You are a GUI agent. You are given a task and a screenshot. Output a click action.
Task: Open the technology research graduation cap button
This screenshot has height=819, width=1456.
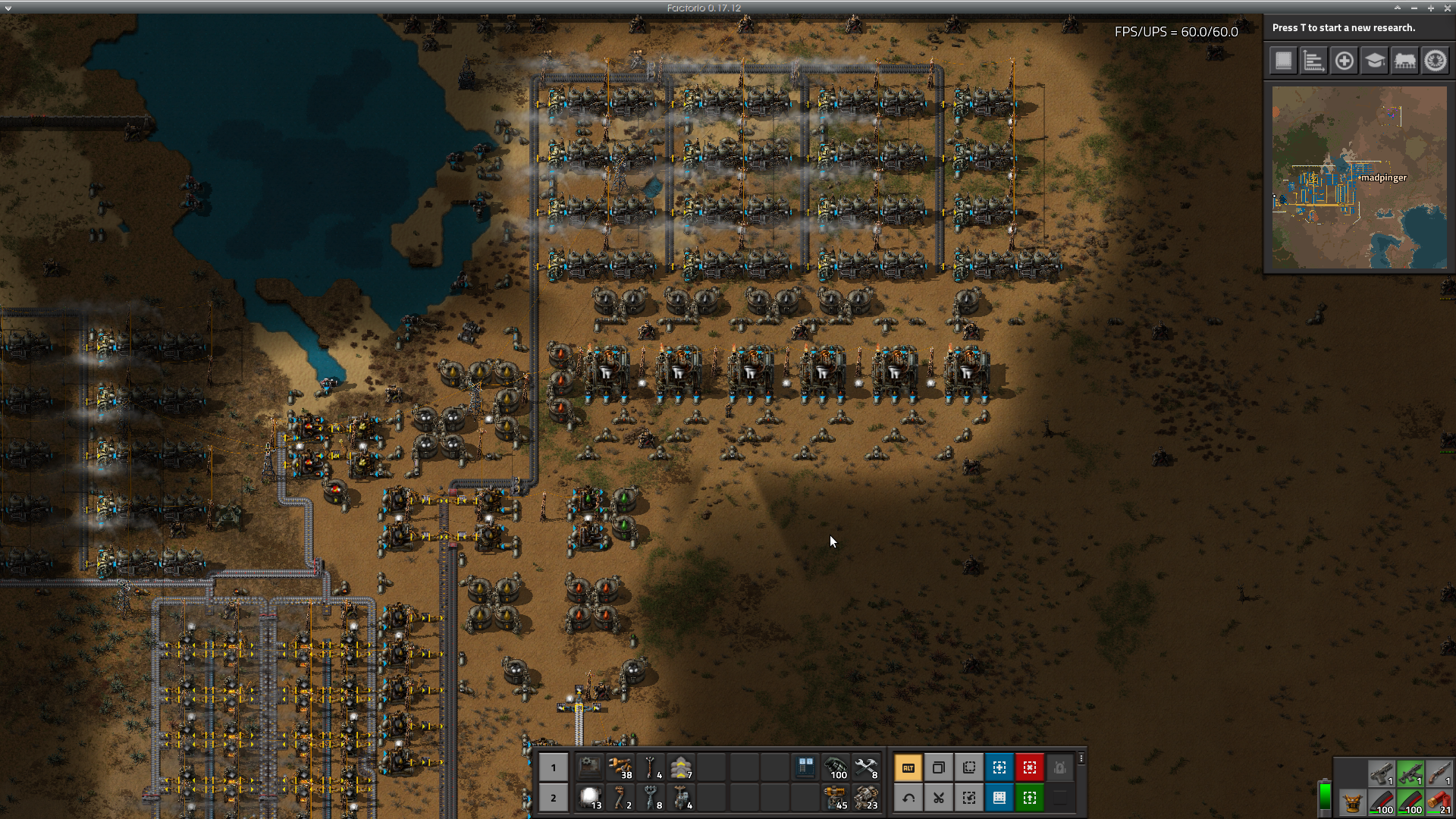[1374, 61]
